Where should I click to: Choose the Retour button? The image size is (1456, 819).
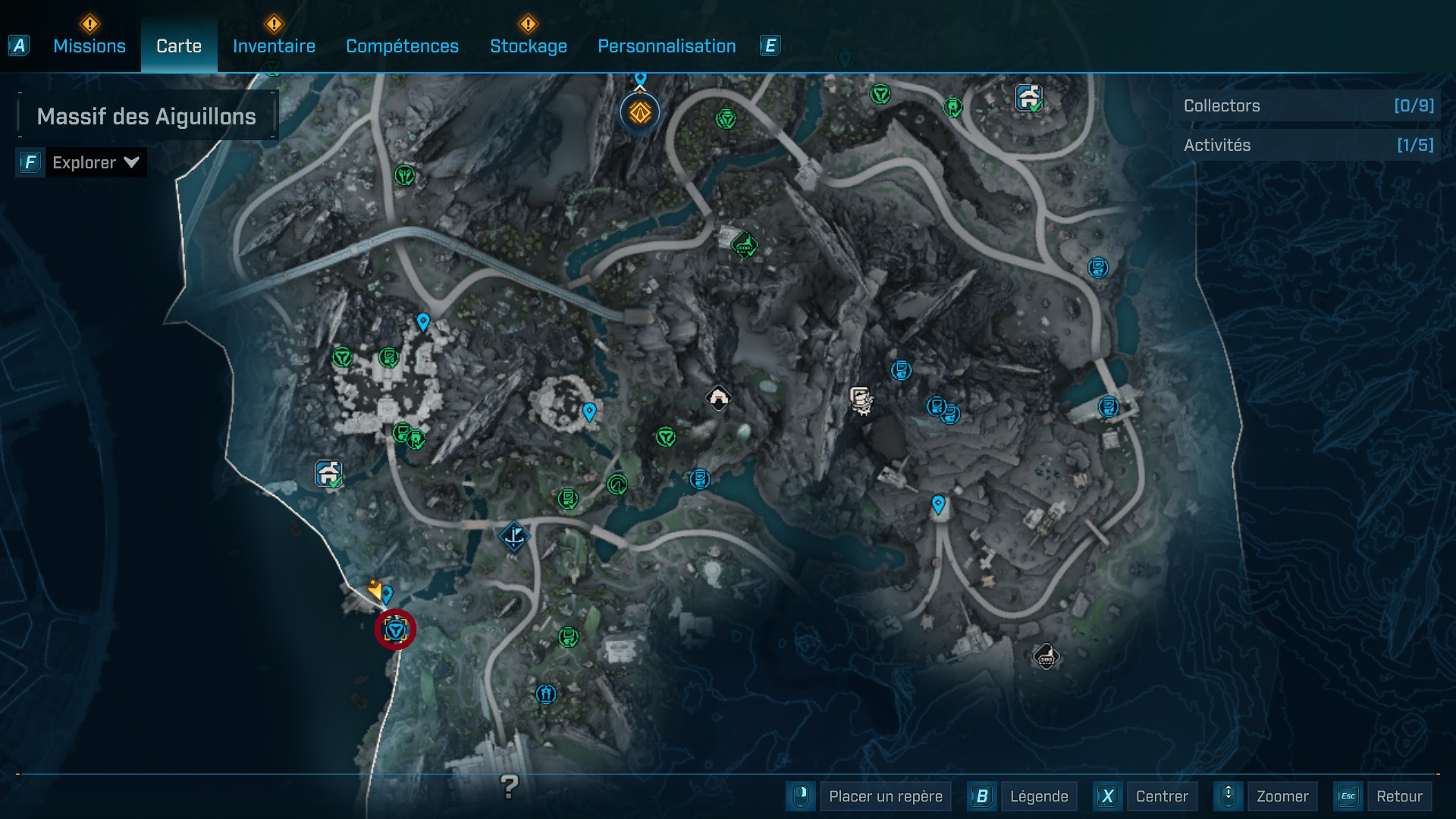coord(1398,796)
